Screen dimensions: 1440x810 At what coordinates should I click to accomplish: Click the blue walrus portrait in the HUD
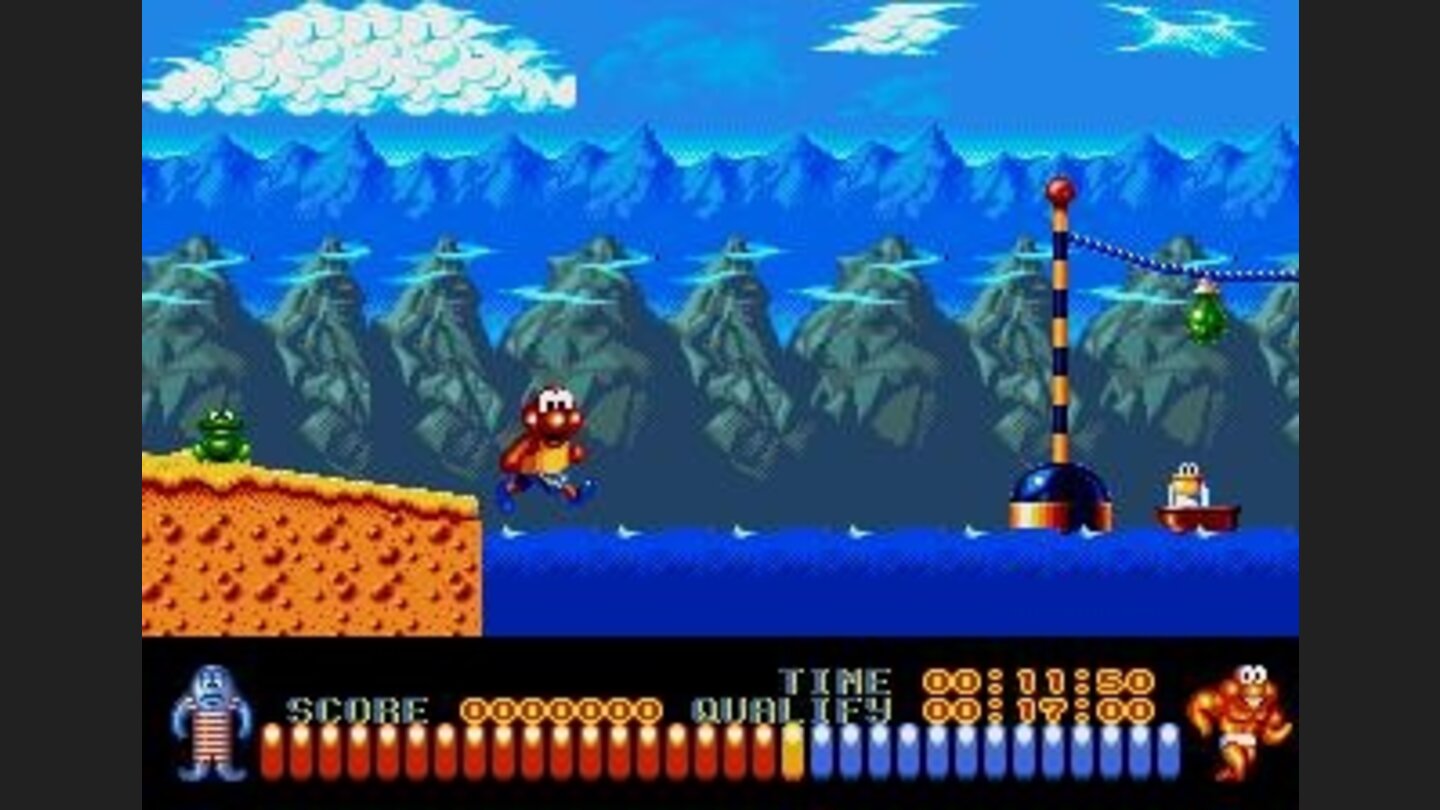[x=214, y=722]
